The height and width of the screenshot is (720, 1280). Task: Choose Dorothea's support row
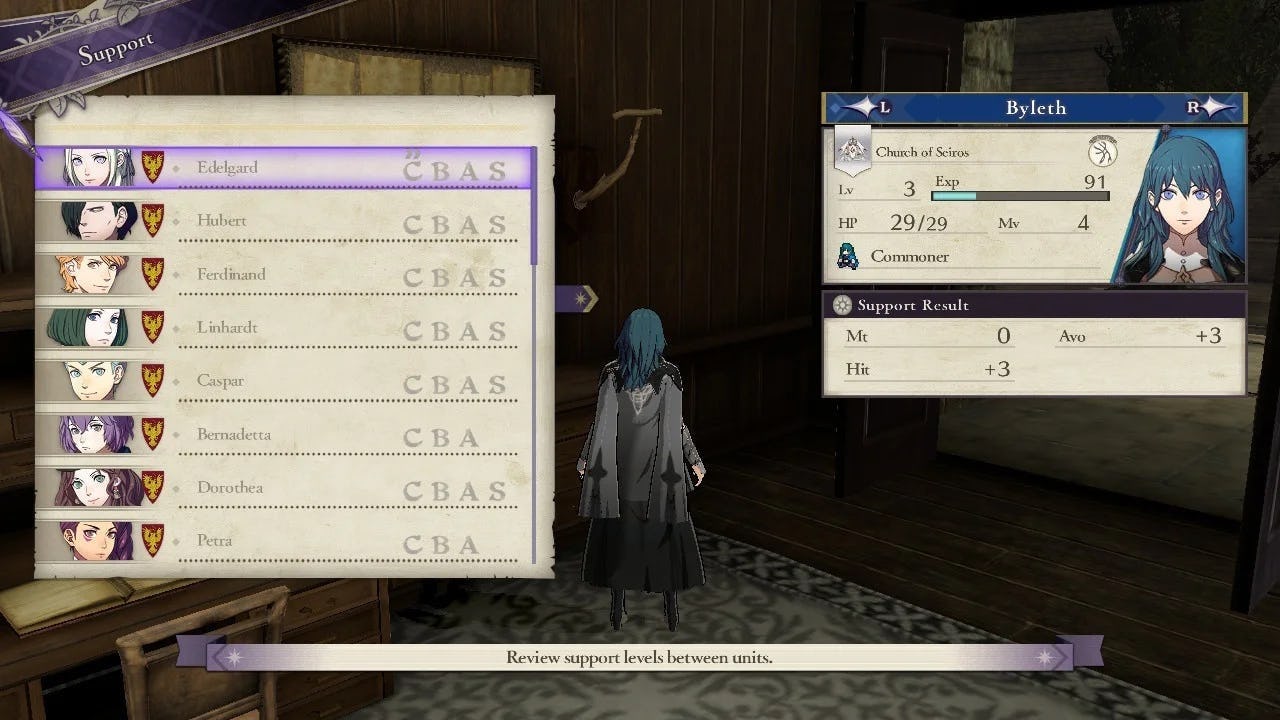284,488
